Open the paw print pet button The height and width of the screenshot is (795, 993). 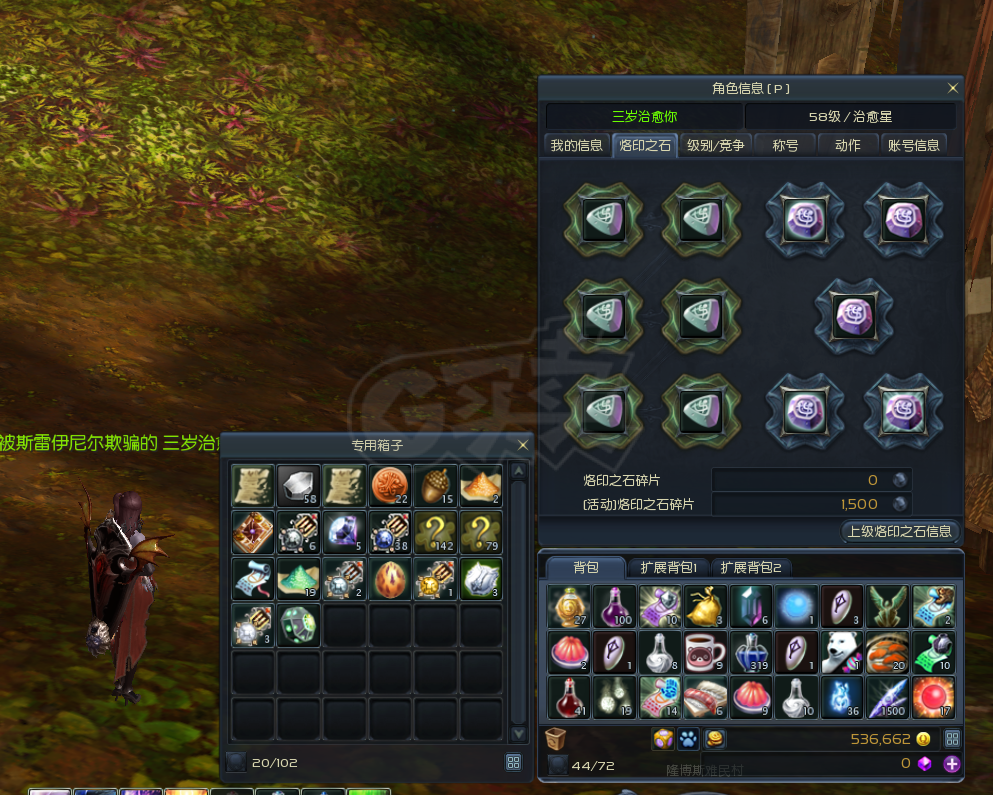point(688,739)
